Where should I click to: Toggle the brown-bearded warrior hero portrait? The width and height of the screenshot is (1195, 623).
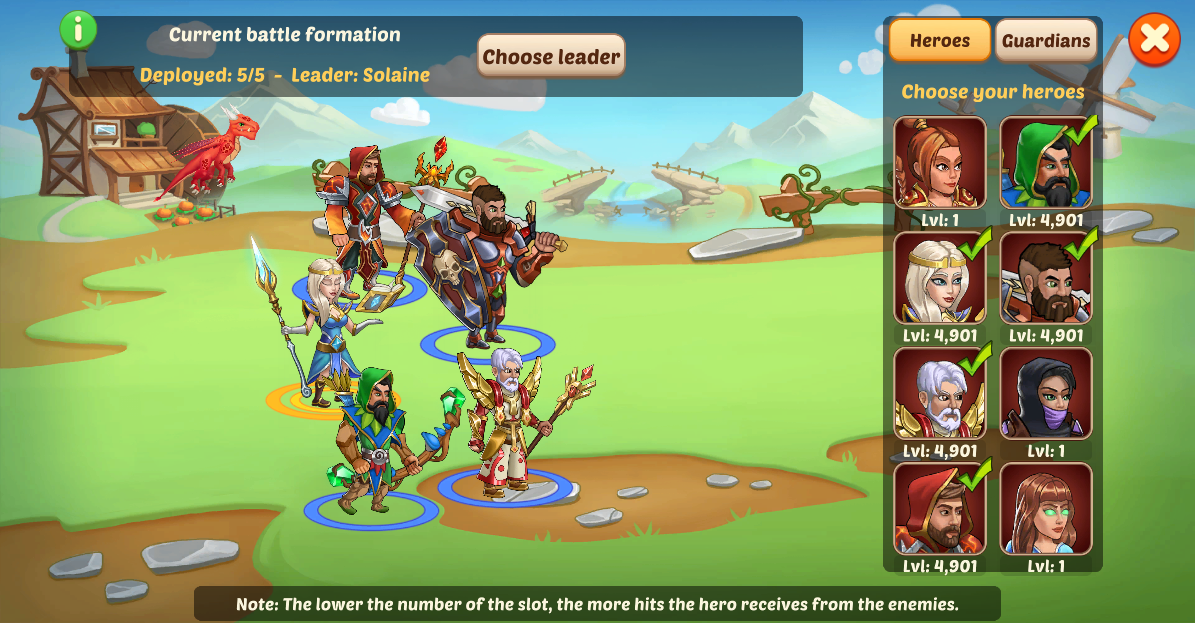(x=1046, y=278)
